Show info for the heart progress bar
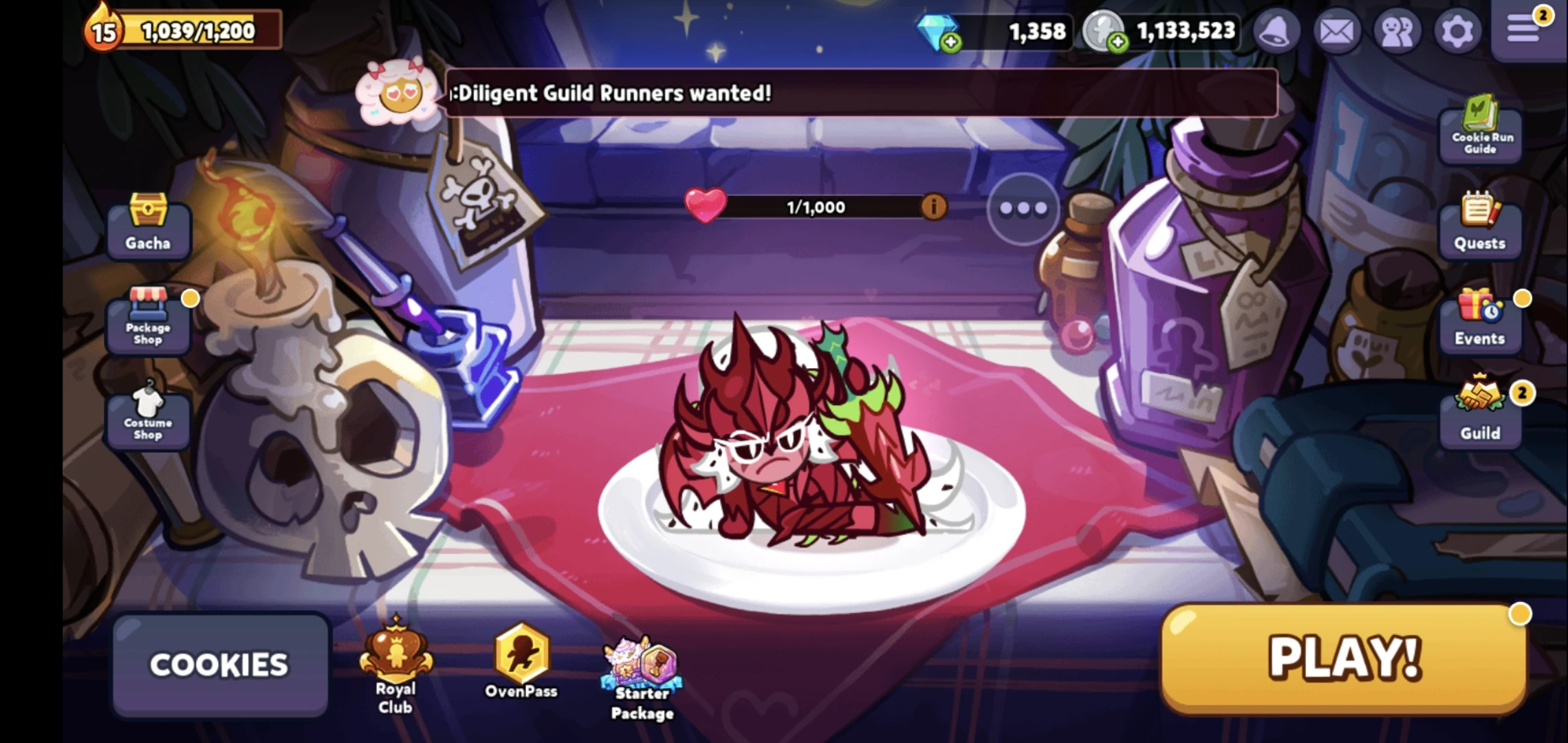Screen dimensions: 1568x743 934,206
